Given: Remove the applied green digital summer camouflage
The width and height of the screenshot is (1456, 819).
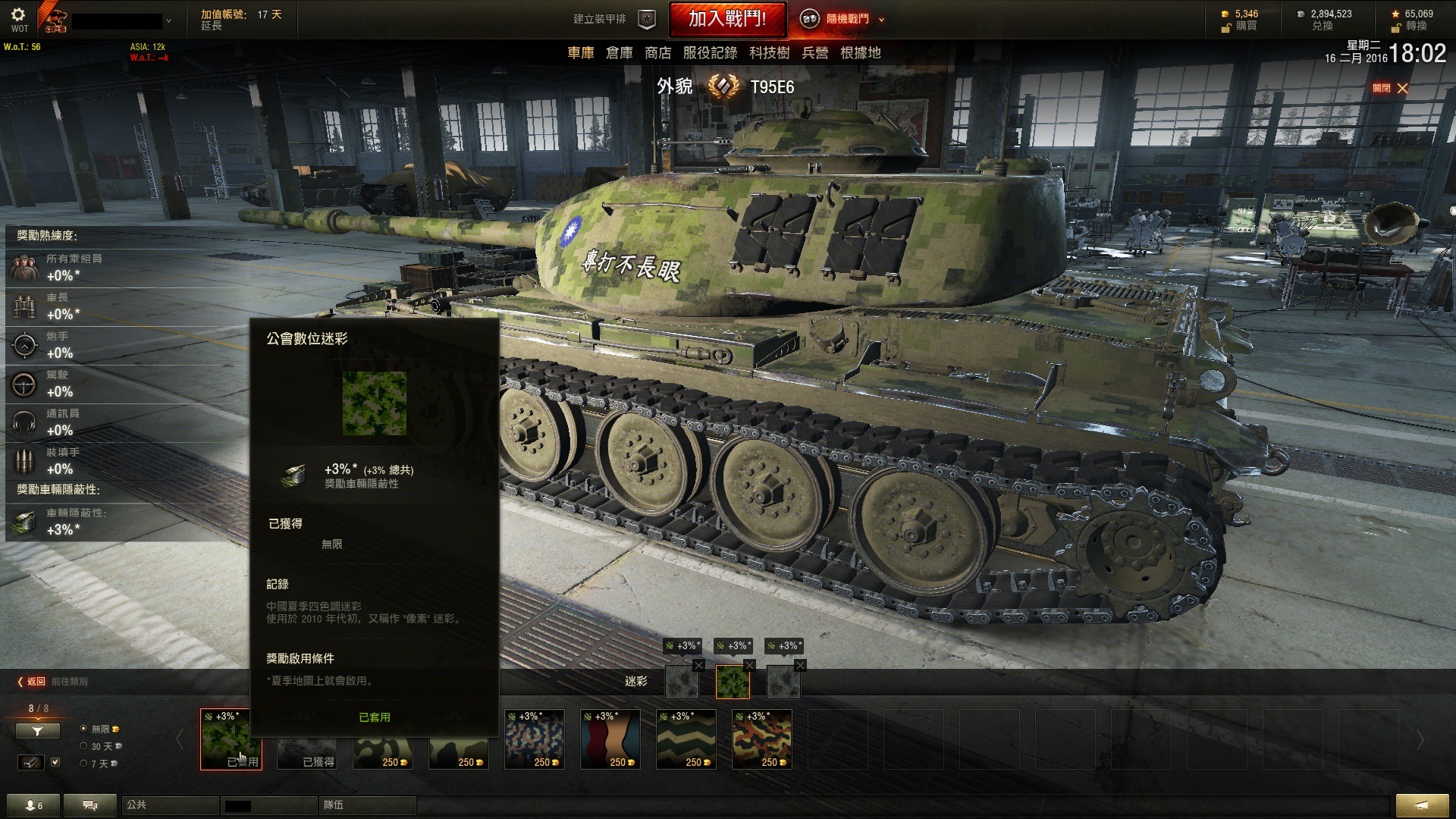Looking at the screenshot, I should [x=749, y=665].
